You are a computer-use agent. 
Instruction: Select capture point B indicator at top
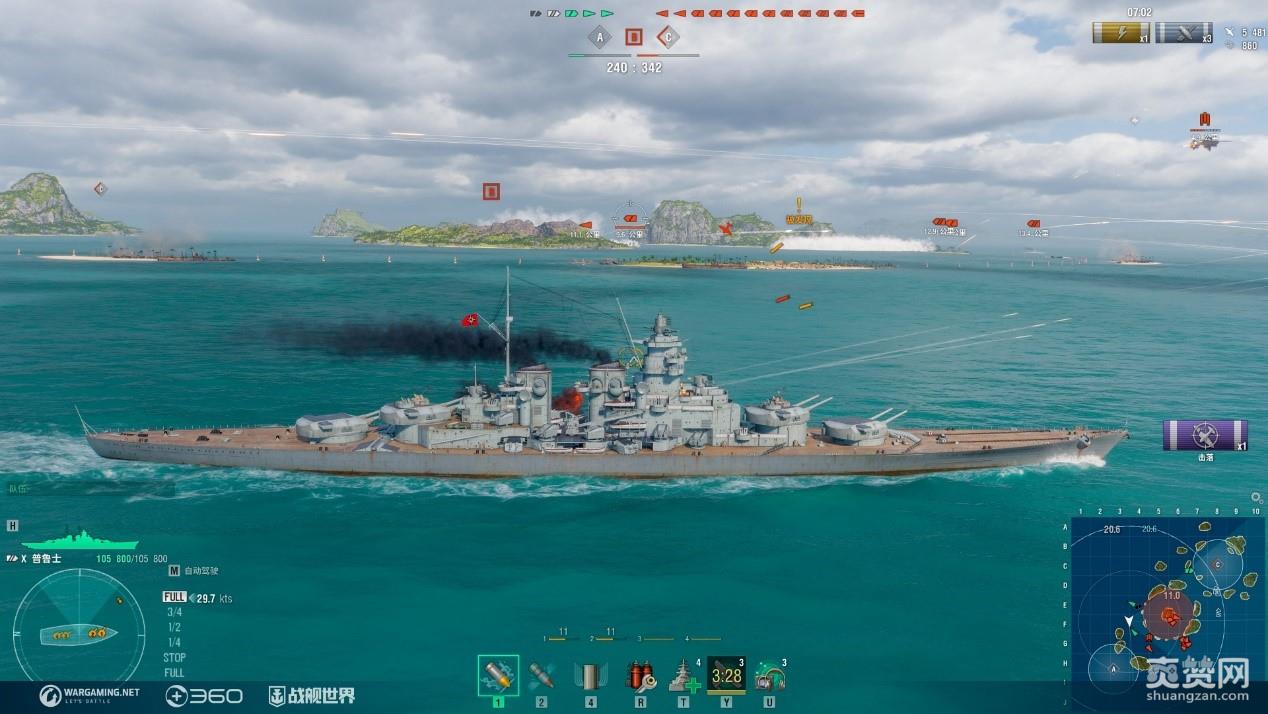coord(633,38)
